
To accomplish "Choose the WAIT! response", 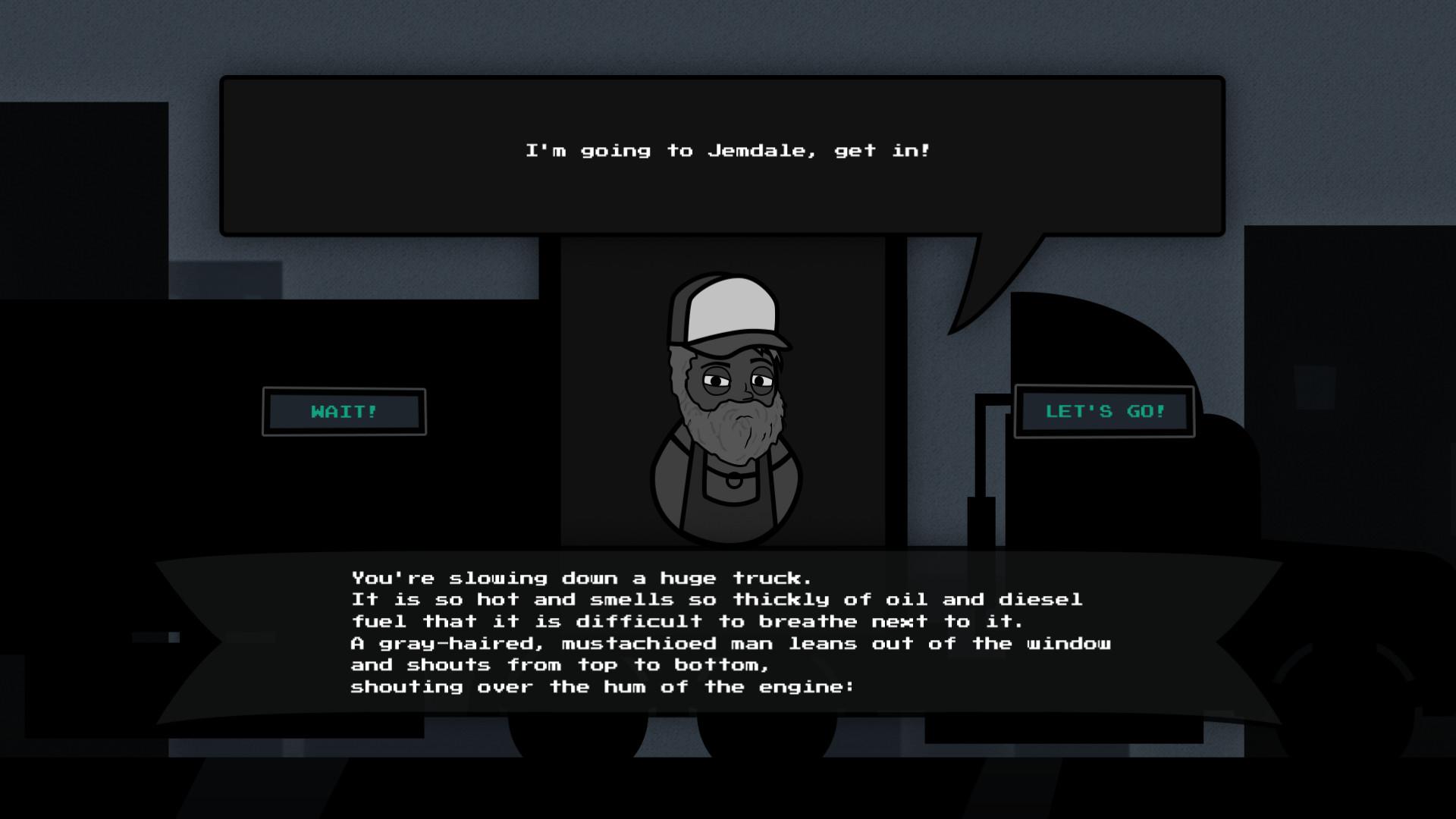I will 344,412.
